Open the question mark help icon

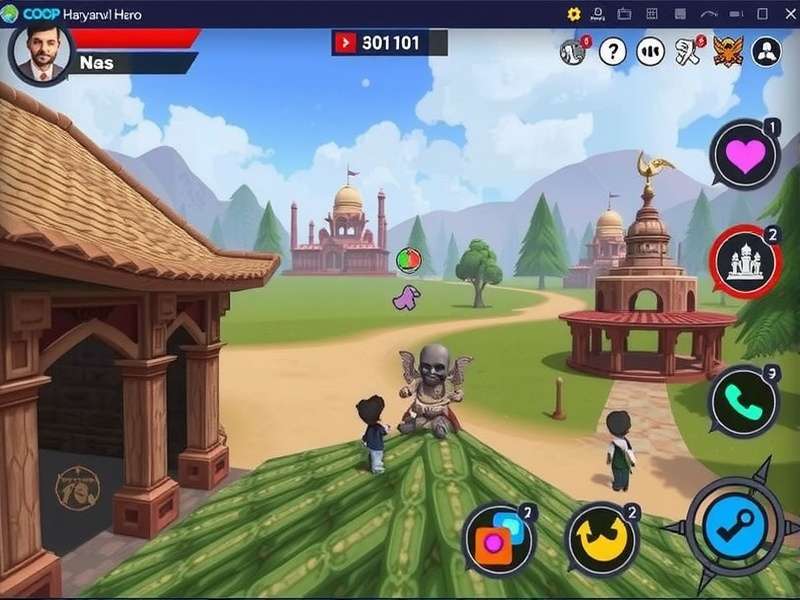click(613, 50)
